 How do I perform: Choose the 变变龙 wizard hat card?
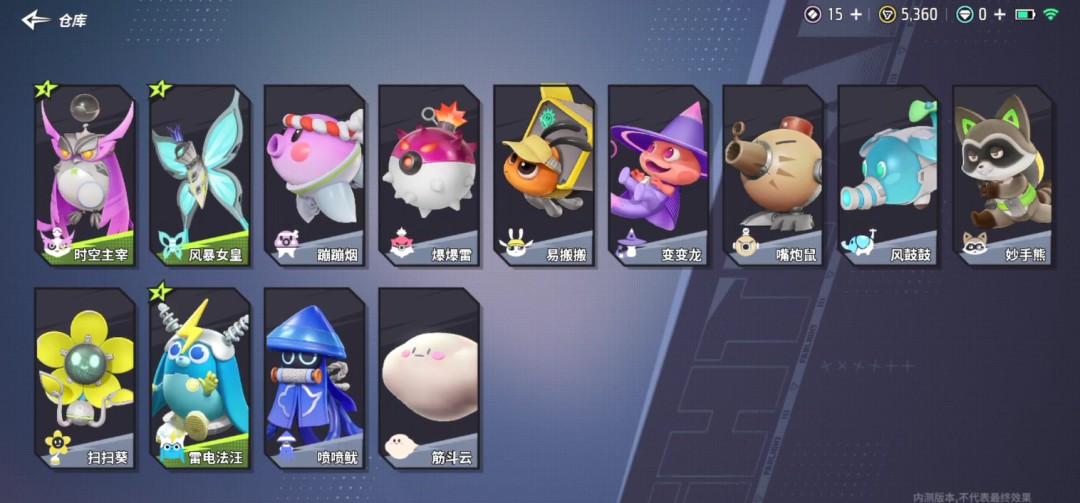click(658, 175)
